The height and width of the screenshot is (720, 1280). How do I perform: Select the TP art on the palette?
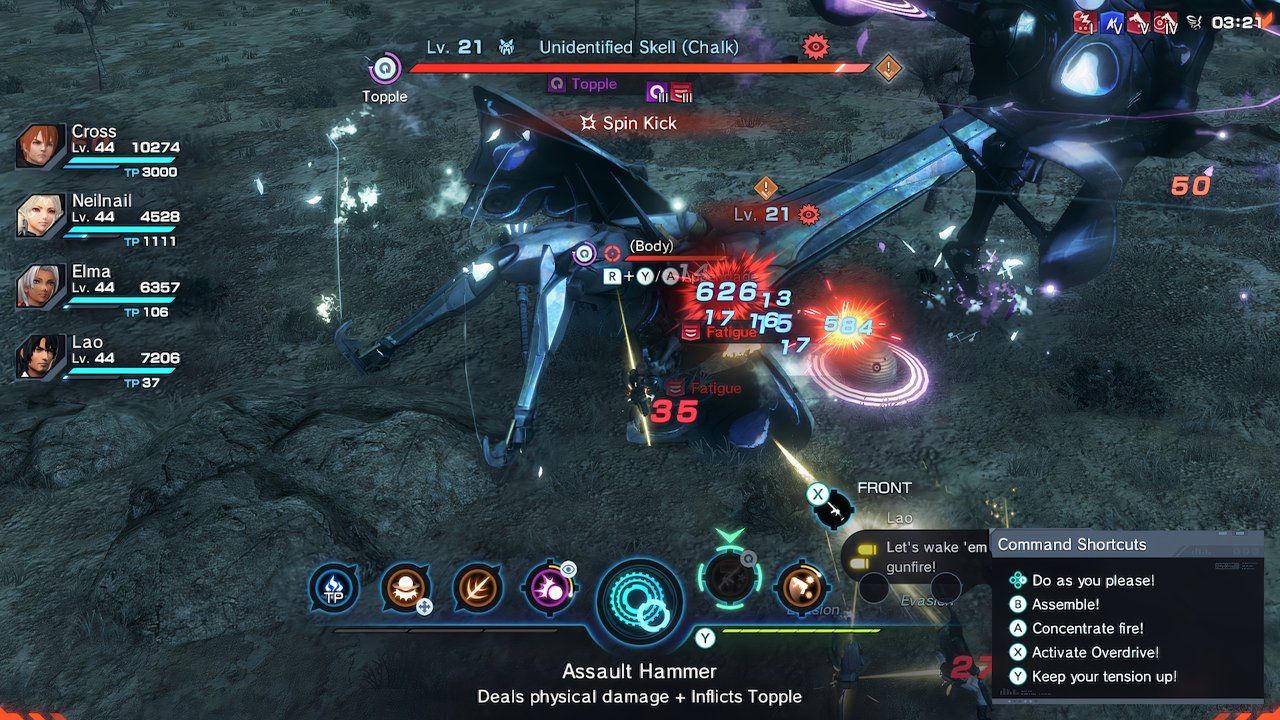pos(334,589)
